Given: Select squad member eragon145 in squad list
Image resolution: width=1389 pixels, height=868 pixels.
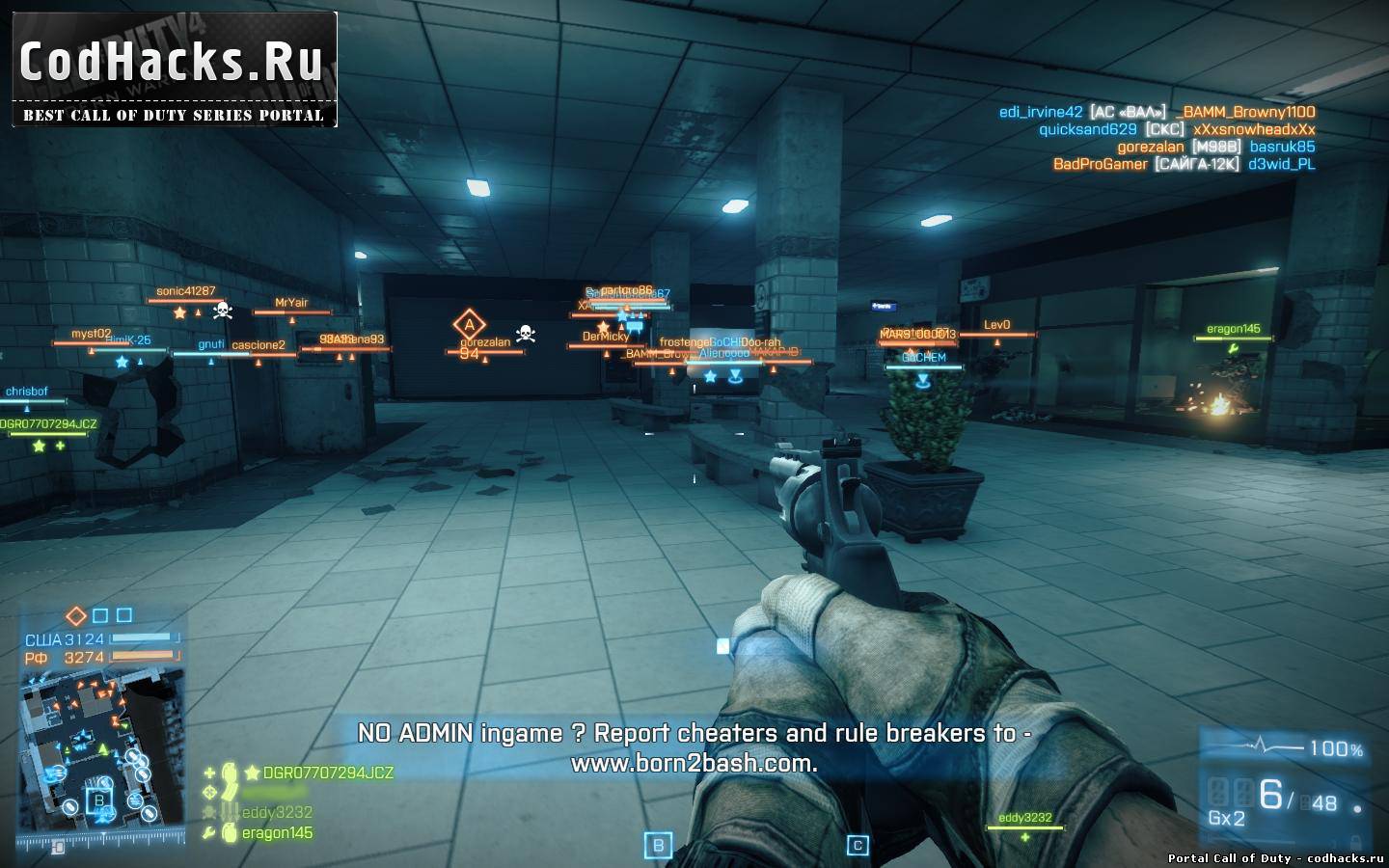Looking at the screenshot, I should [x=277, y=833].
